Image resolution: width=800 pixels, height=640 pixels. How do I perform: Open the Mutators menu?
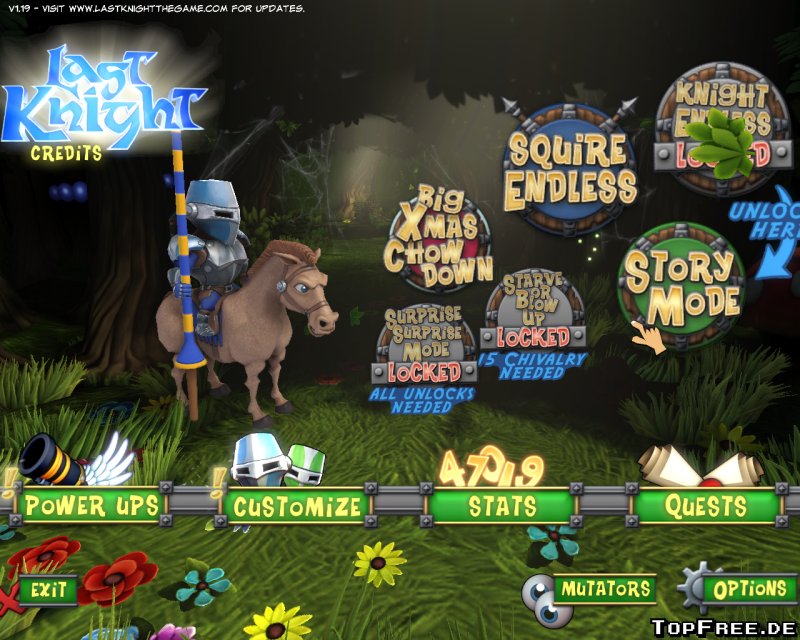click(x=605, y=589)
